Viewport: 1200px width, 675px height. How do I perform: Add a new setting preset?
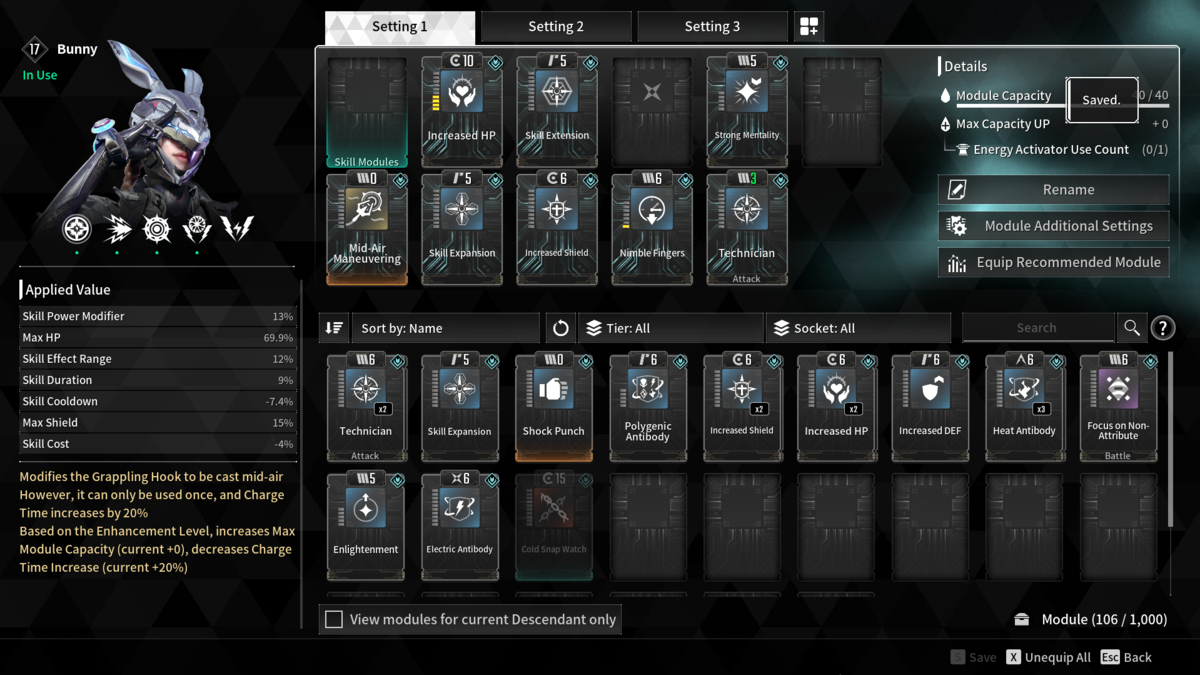coord(809,27)
